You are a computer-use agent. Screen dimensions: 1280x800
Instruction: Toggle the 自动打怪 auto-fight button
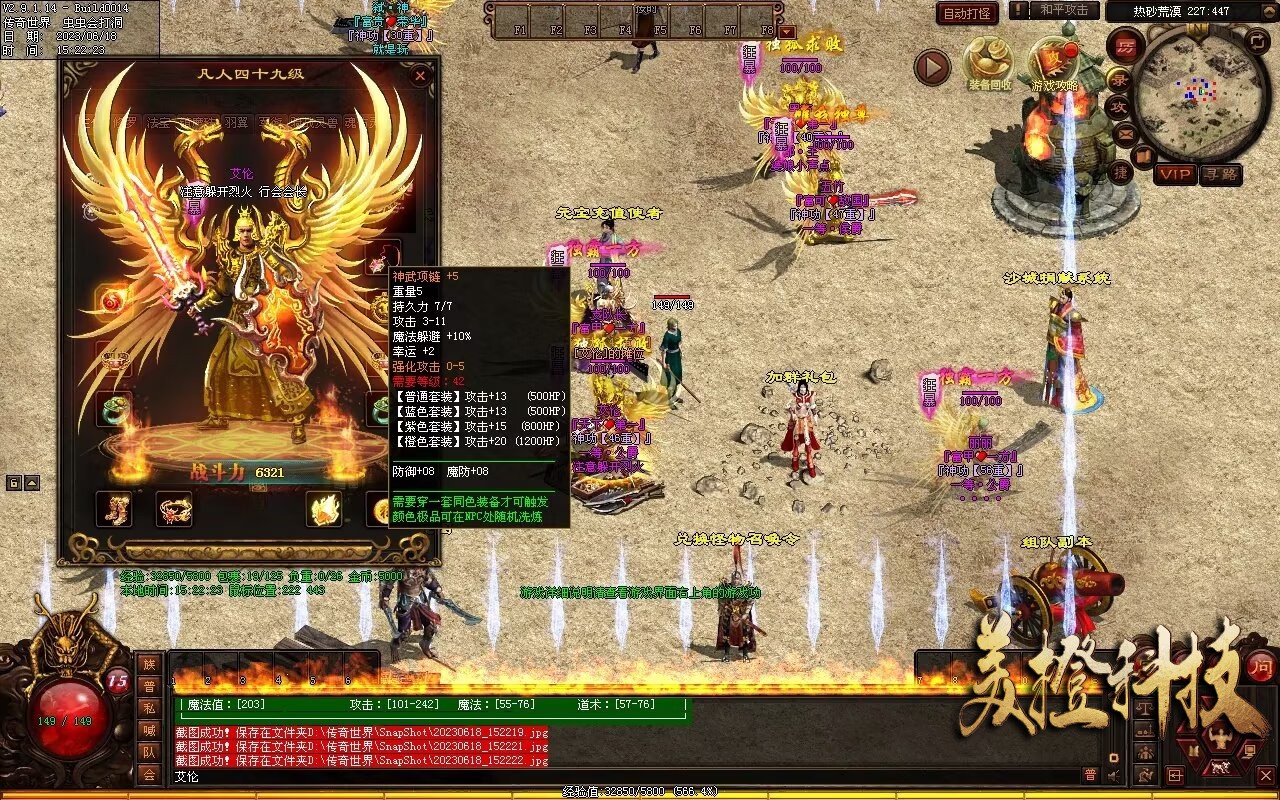click(x=967, y=13)
